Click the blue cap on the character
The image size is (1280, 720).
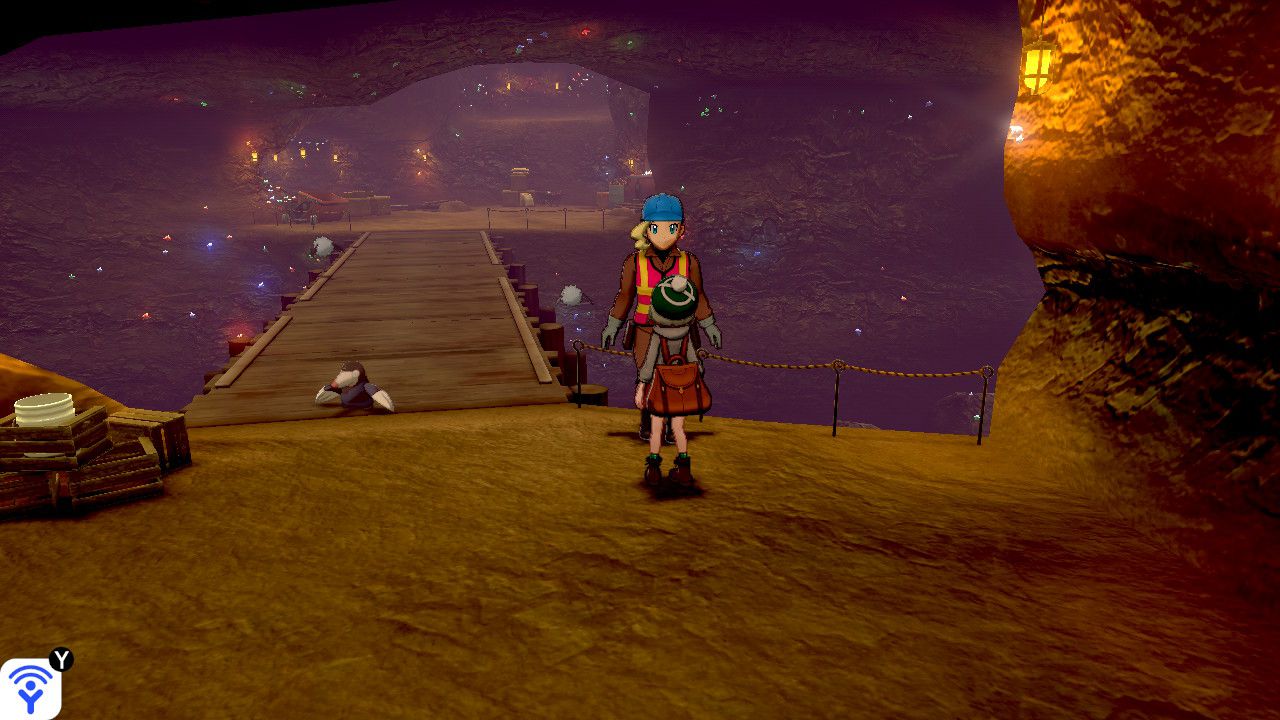(660, 207)
